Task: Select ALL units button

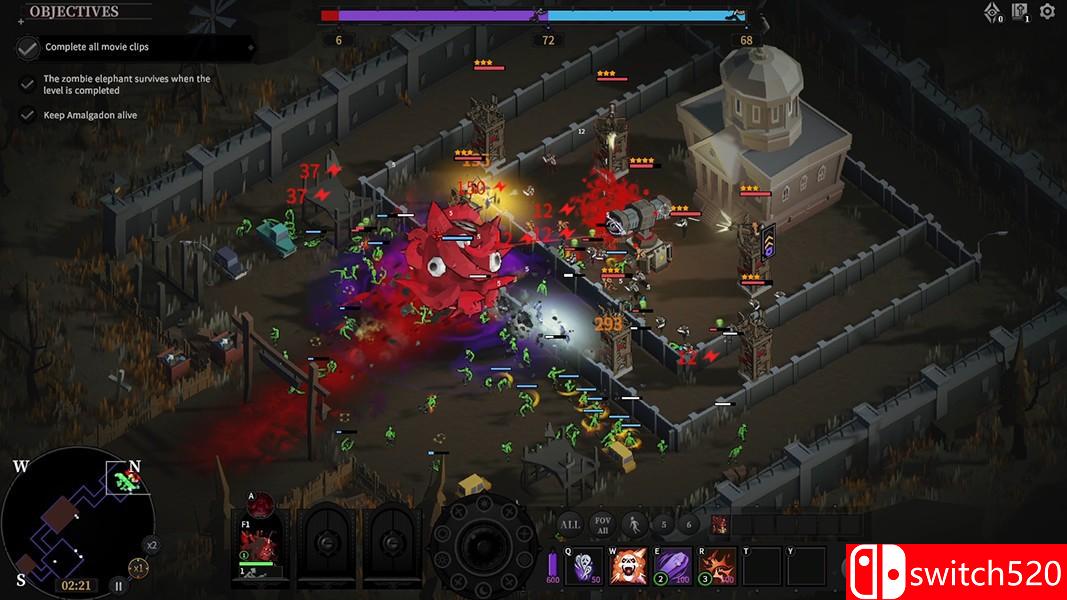Action: coord(569,524)
